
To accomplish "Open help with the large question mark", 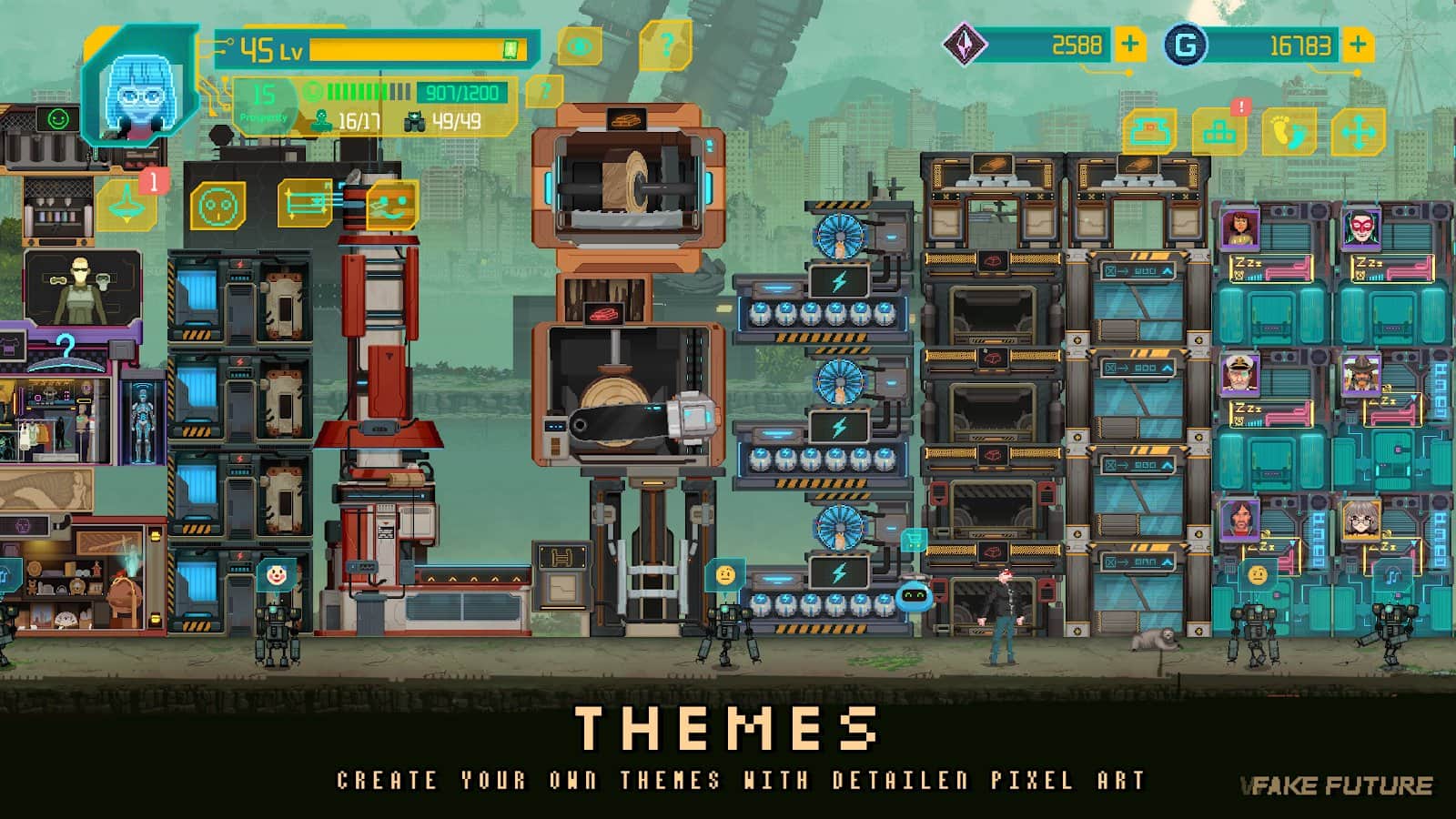I will tap(665, 45).
